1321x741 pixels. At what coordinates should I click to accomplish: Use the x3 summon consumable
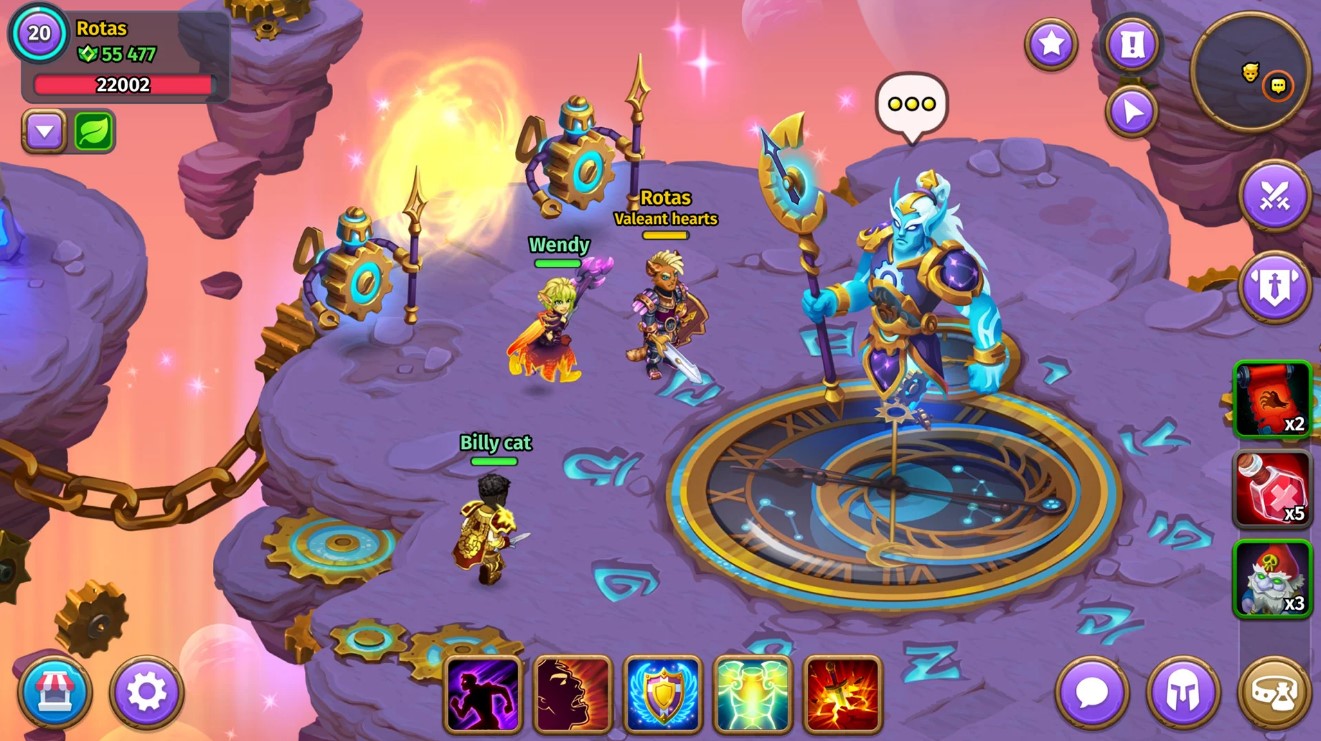tap(1272, 578)
